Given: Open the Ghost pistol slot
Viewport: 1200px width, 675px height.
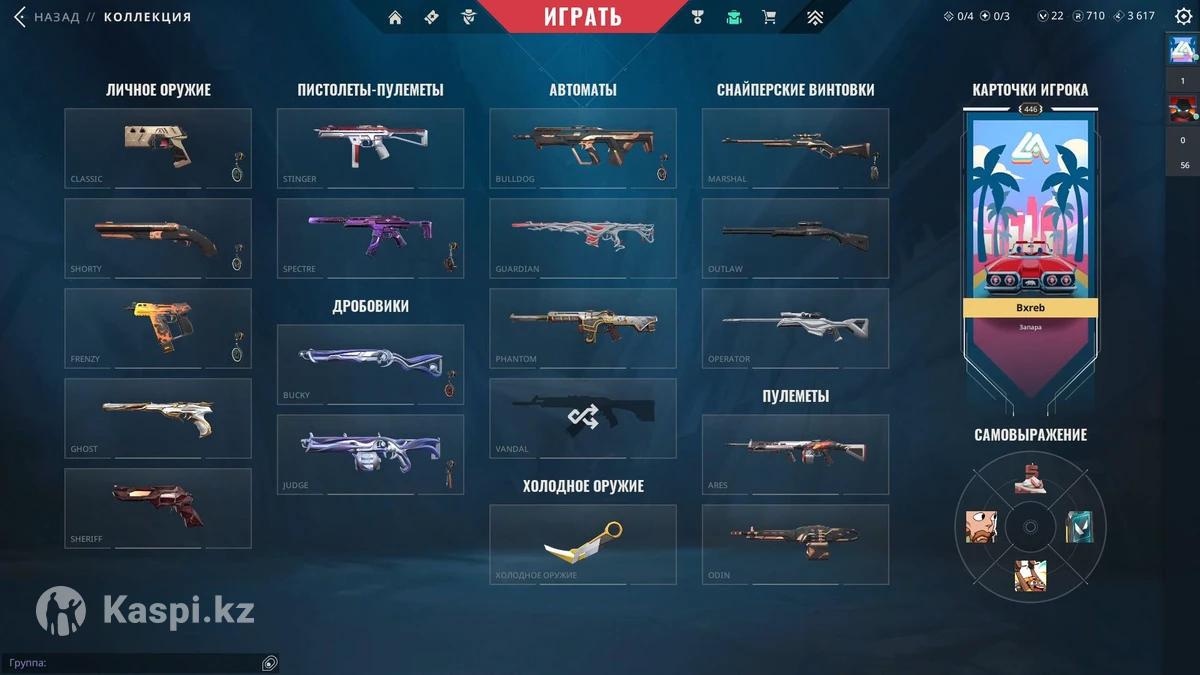Looking at the screenshot, I should (x=158, y=417).
